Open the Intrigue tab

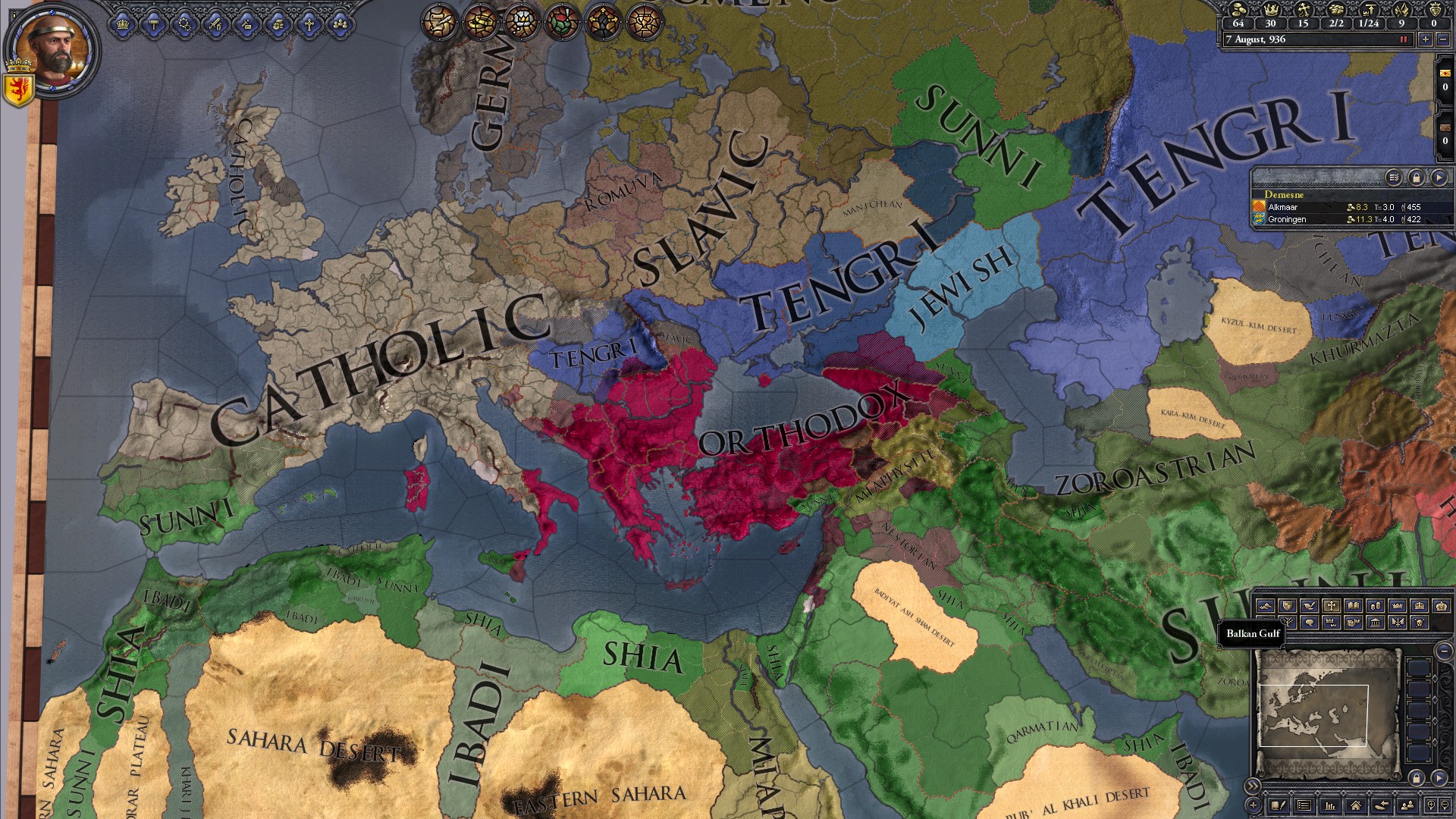pyautogui.click(x=247, y=24)
